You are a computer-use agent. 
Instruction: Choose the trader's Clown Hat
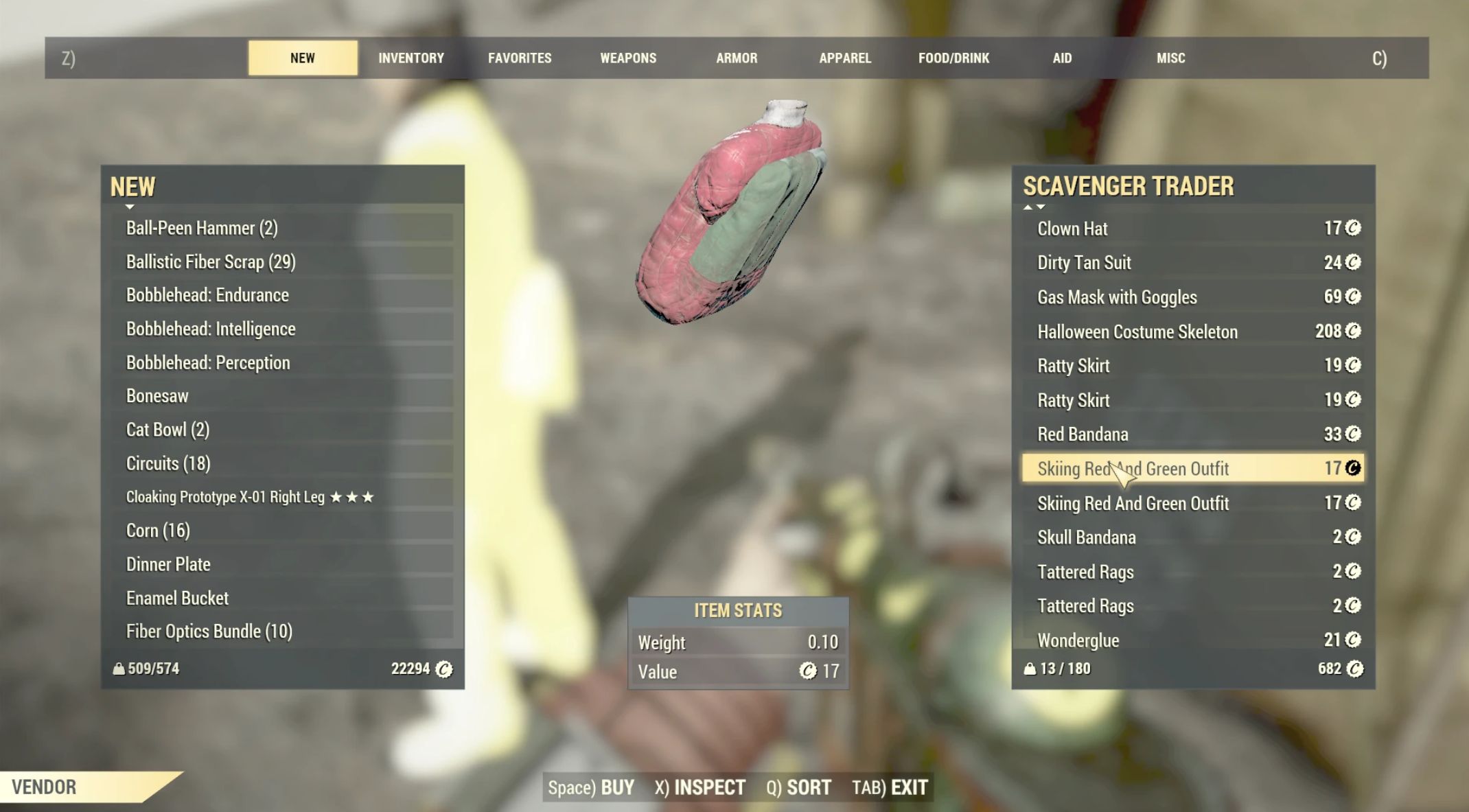coord(1193,229)
